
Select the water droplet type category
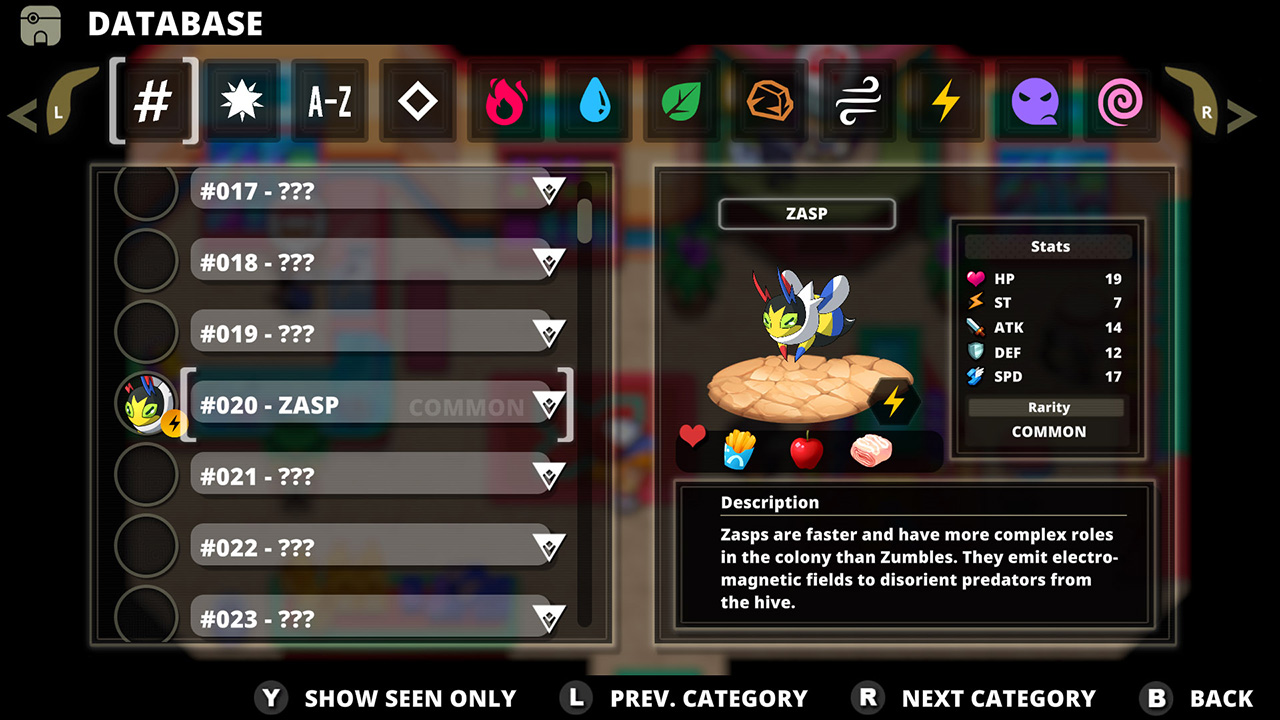click(594, 100)
